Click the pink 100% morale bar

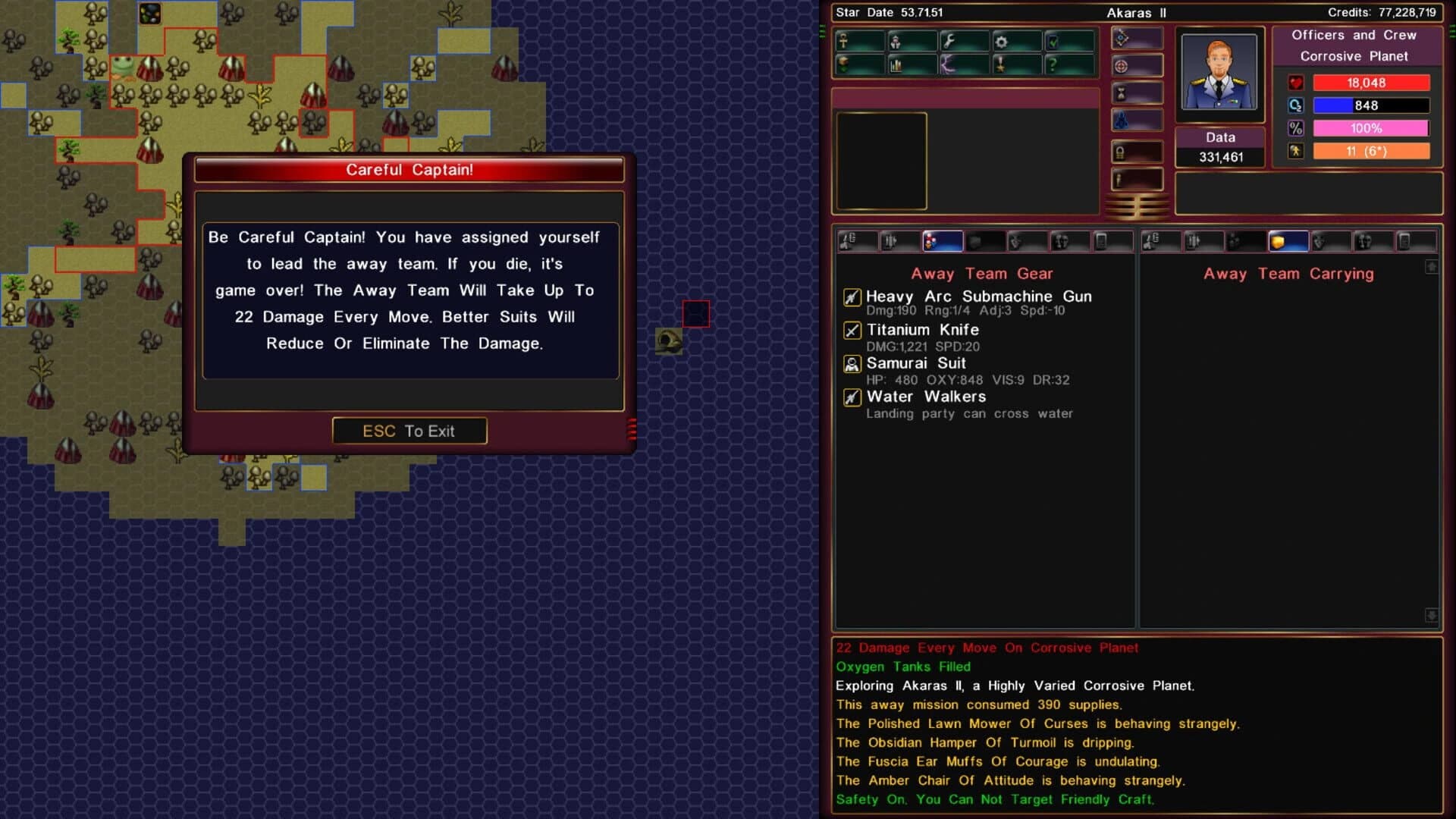tap(1372, 128)
